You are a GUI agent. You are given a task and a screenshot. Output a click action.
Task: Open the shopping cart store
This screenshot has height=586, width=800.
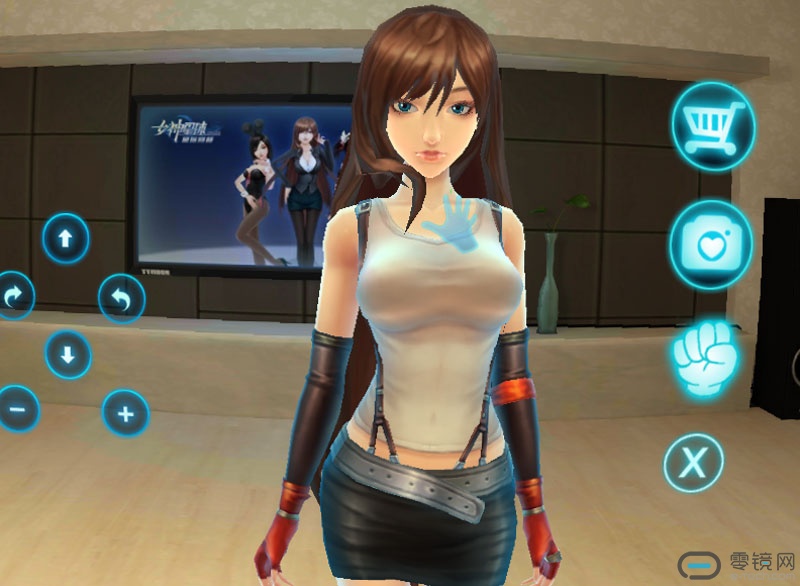coord(712,127)
